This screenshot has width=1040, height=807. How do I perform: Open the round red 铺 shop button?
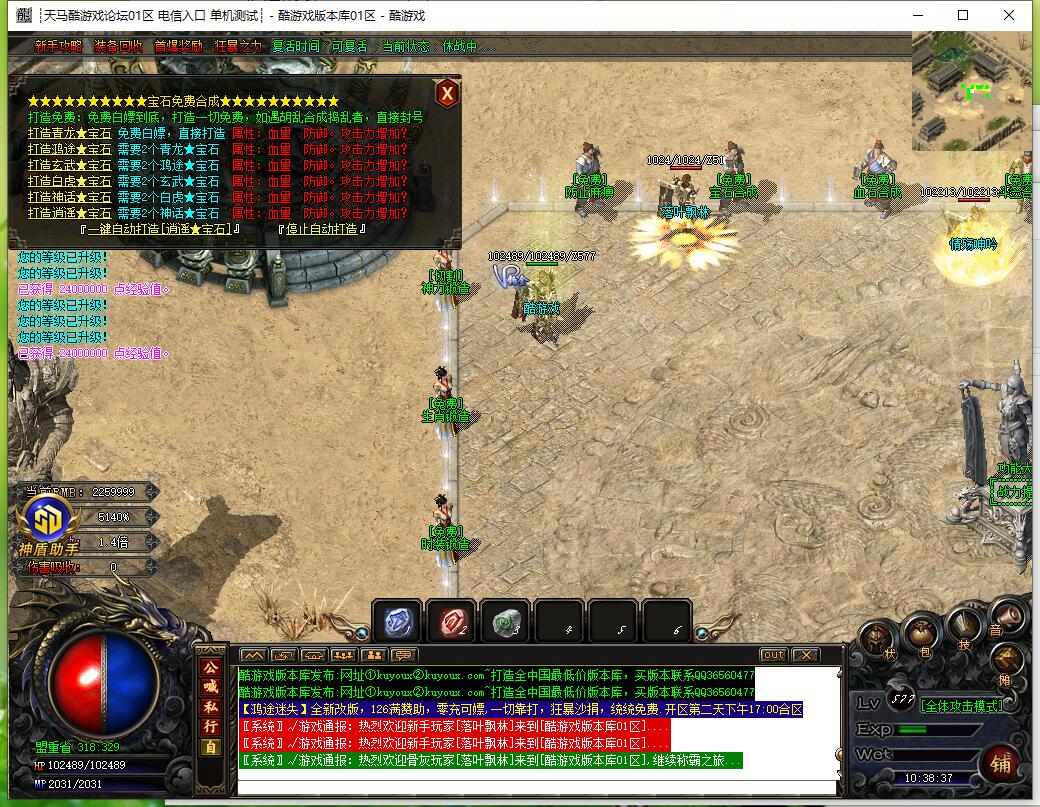click(1000, 765)
